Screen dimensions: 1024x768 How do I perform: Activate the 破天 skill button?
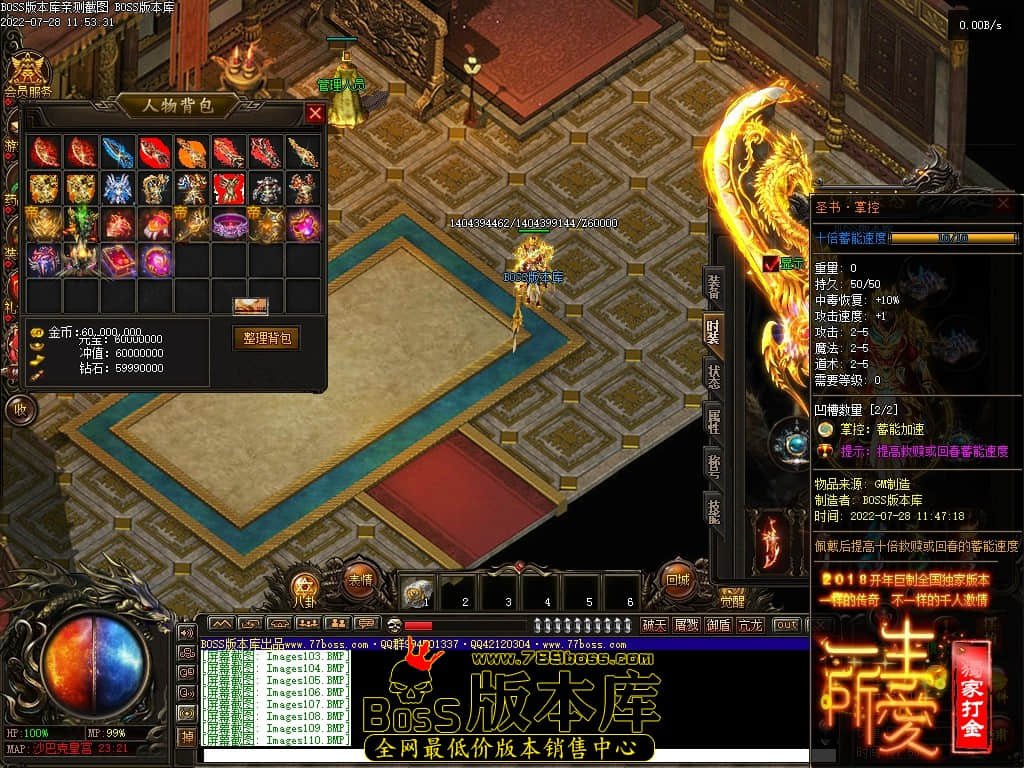654,625
